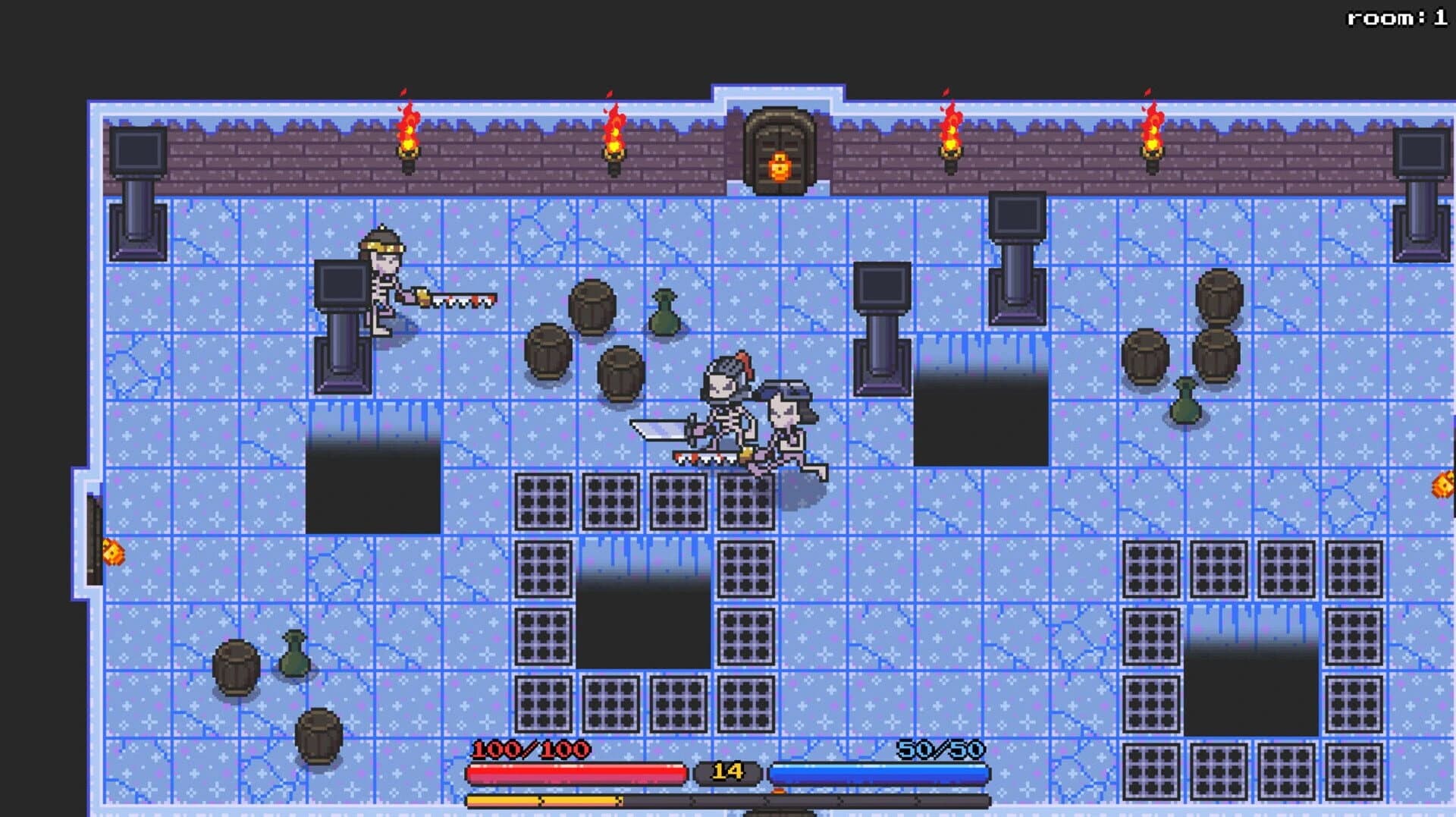Click the red 100/100 health bar
Screen dimensions: 1456x817
tap(576, 774)
